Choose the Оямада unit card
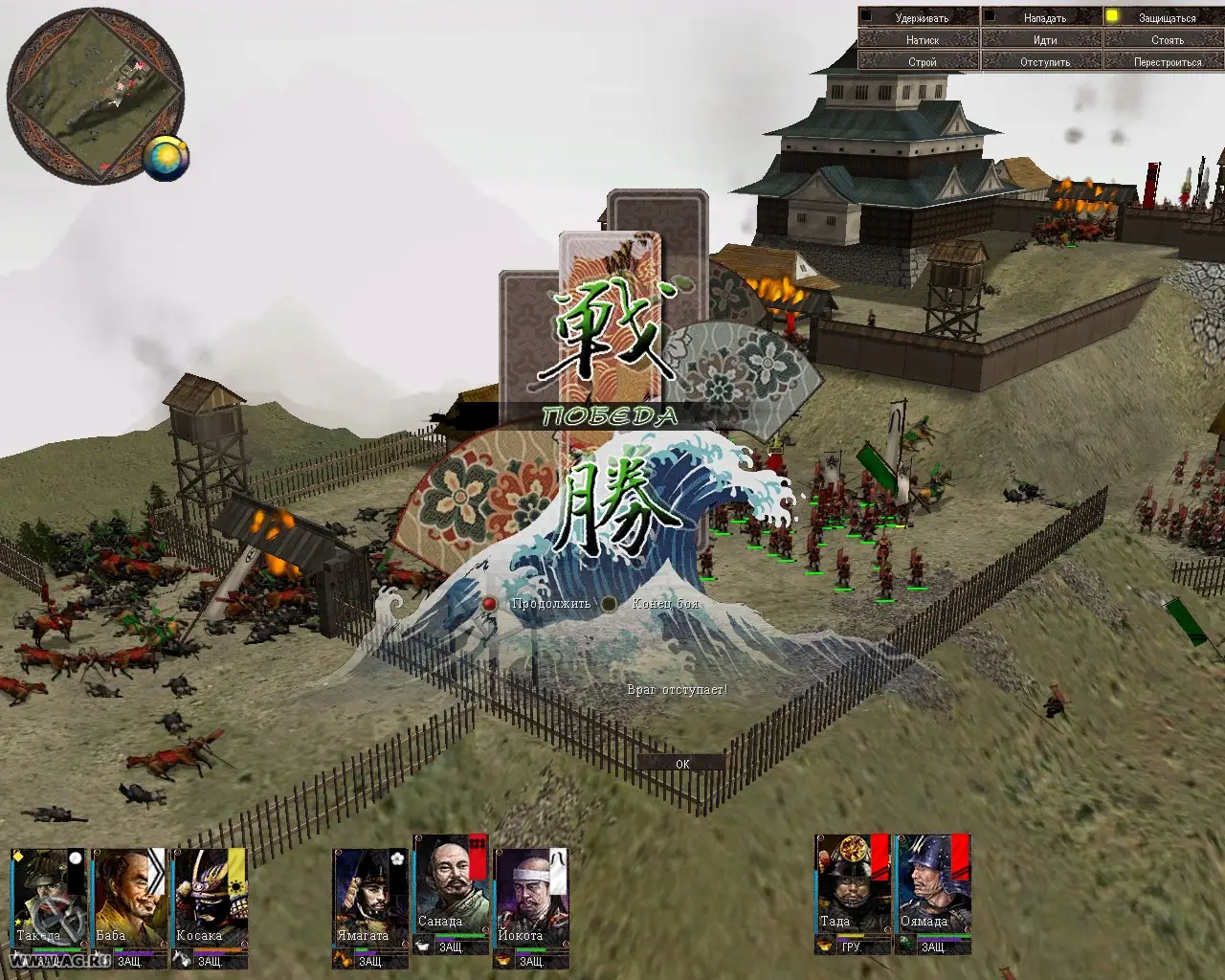Image resolution: width=1225 pixels, height=980 pixels. pyautogui.click(x=932, y=885)
